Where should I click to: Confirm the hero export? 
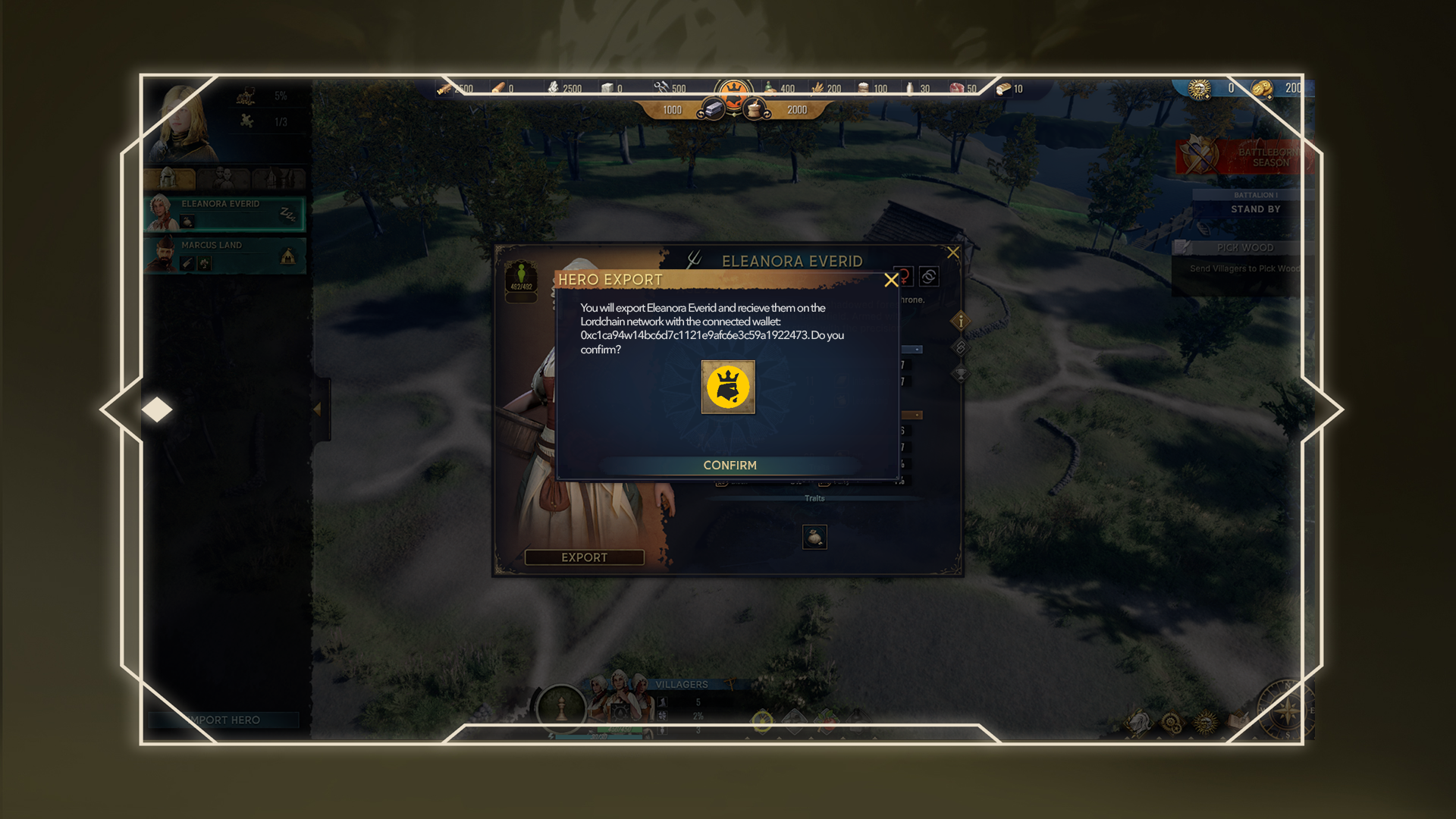coord(730,465)
